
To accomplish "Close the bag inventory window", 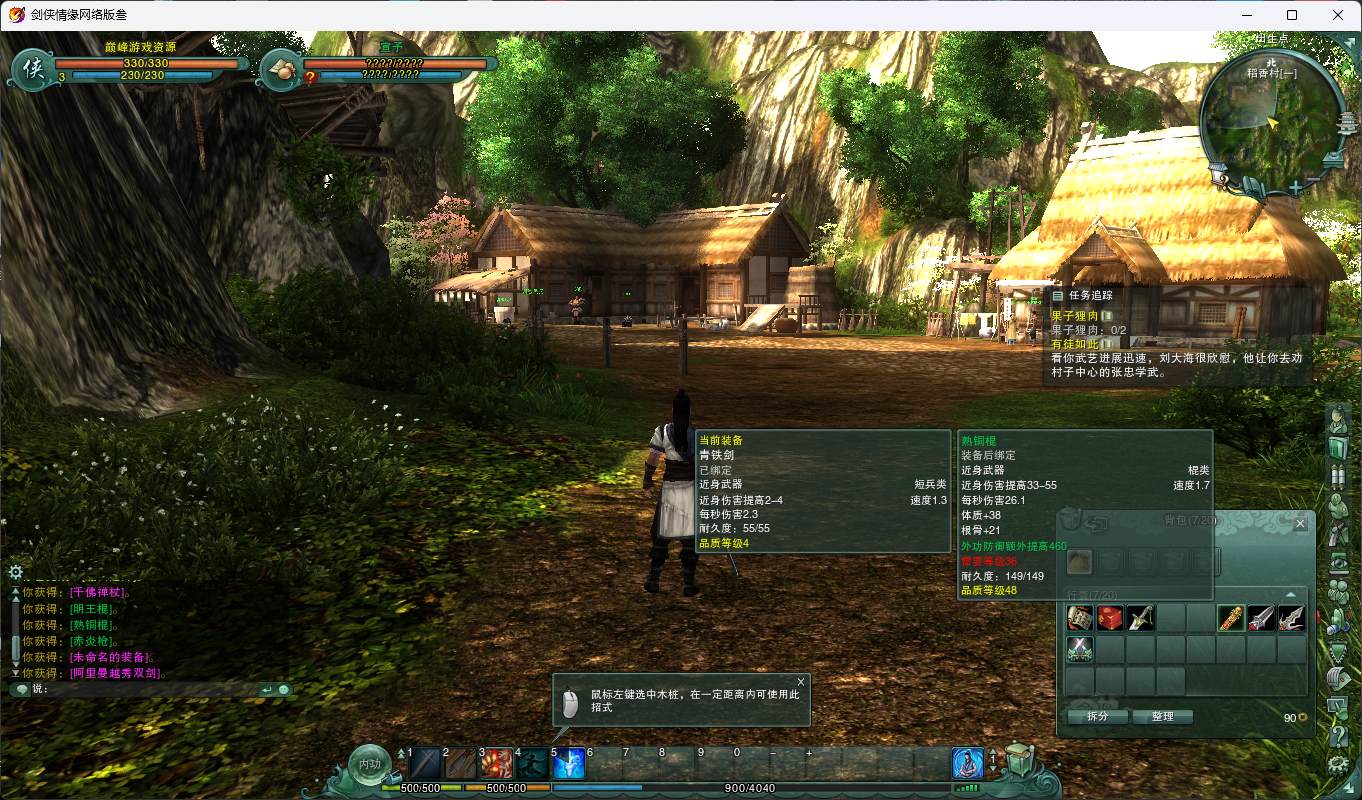I will coord(1300,523).
